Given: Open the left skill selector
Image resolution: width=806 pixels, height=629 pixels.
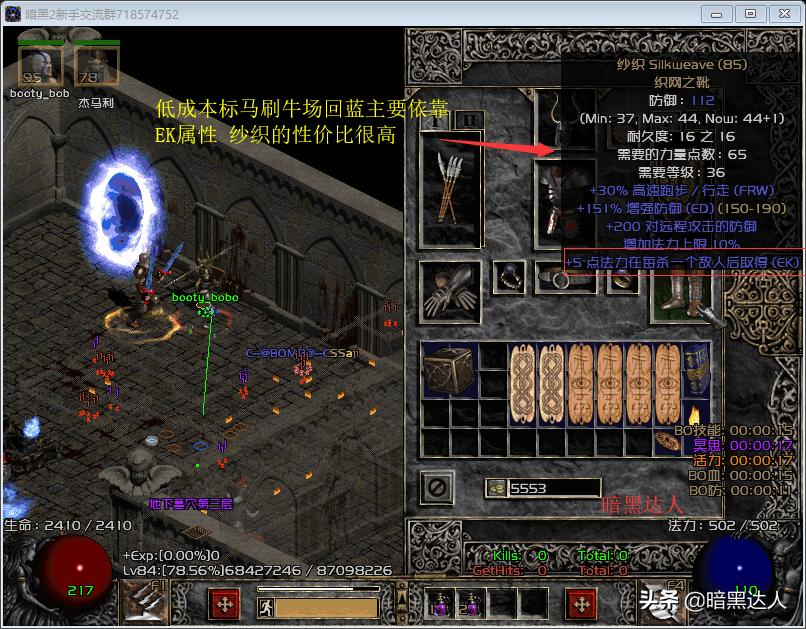Looking at the screenshot, I should (146, 602).
